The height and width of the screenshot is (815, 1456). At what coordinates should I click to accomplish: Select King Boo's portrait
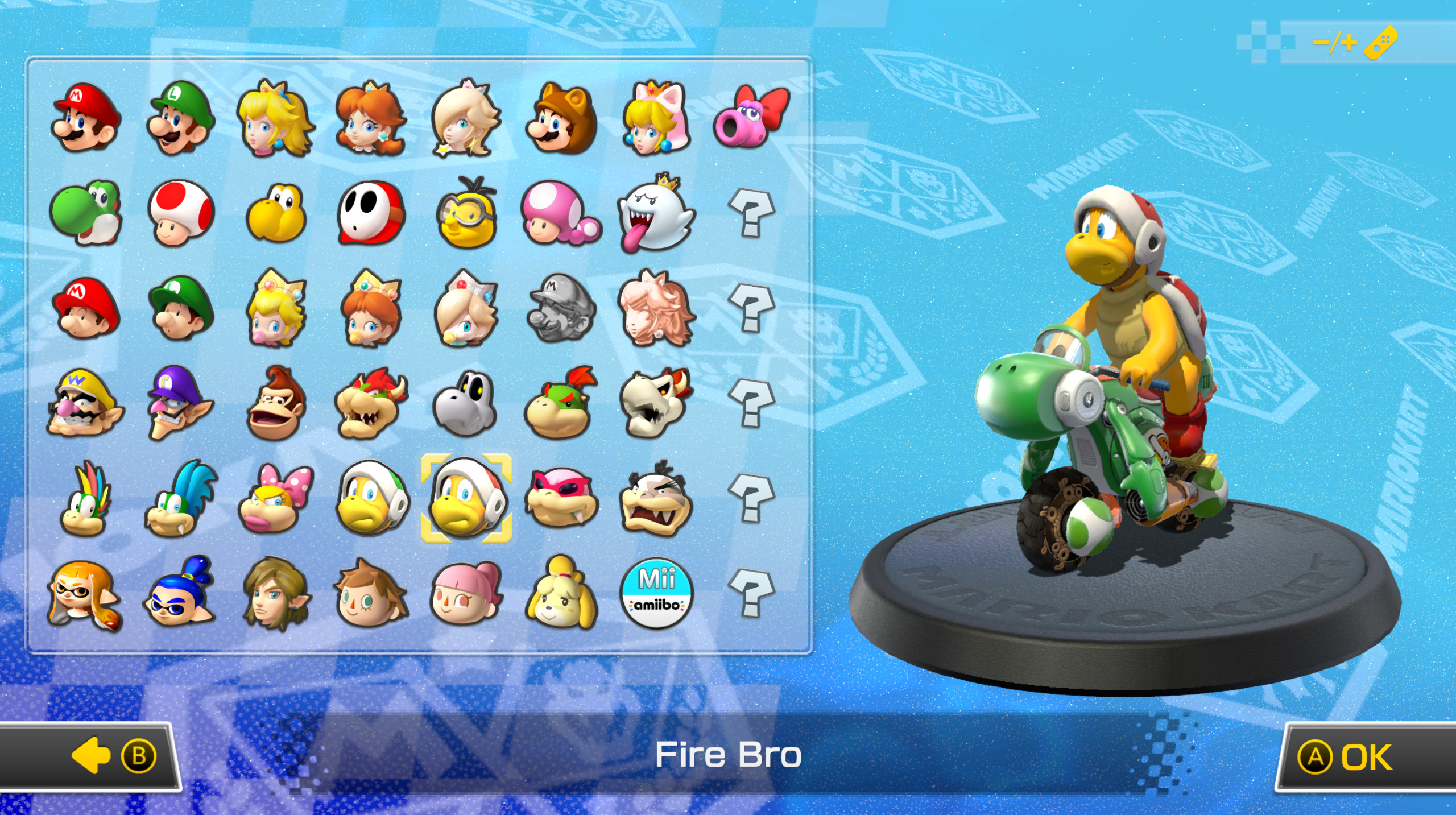pyautogui.click(x=657, y=219)
